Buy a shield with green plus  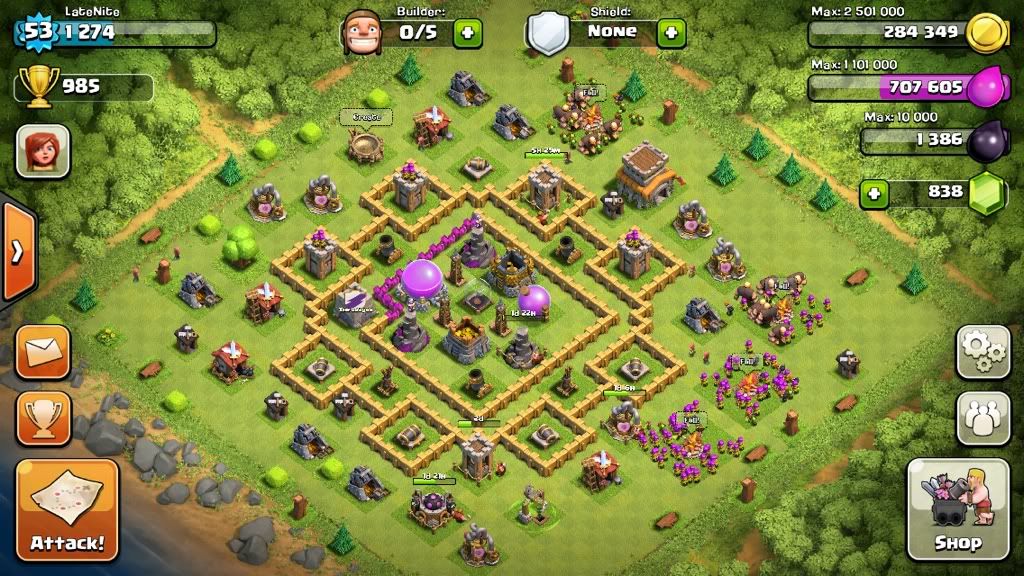click(671, 33)
